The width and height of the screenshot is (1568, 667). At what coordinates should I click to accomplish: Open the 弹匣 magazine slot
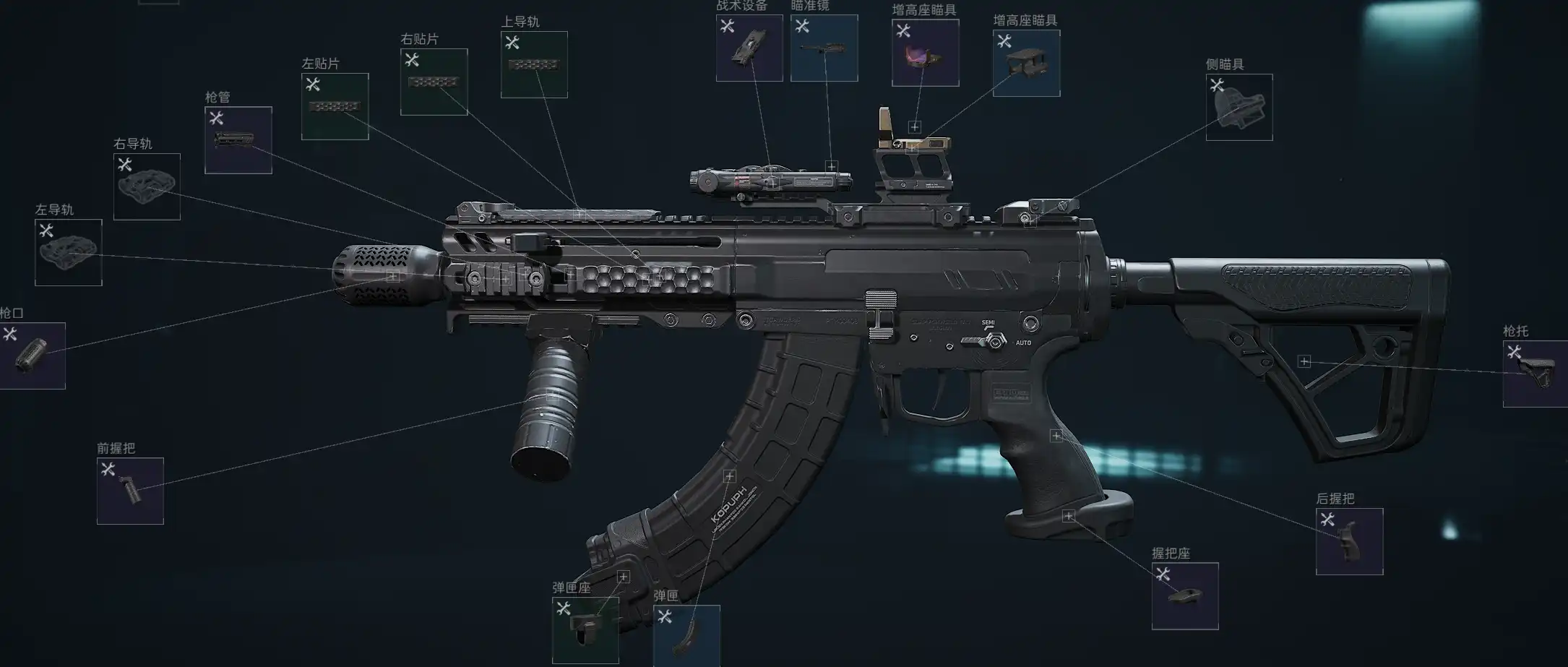[686, 635]
